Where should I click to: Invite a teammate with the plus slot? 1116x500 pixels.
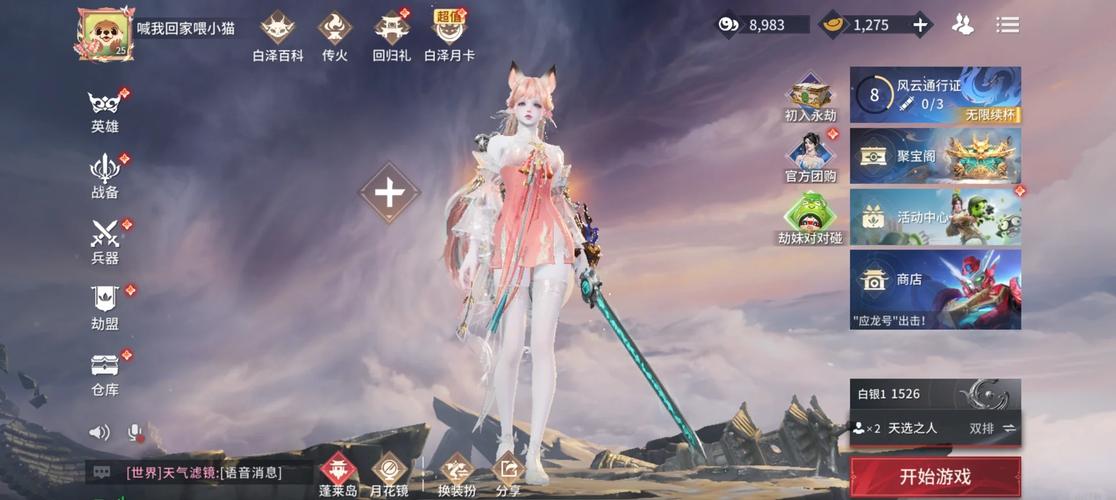point(389,193)
